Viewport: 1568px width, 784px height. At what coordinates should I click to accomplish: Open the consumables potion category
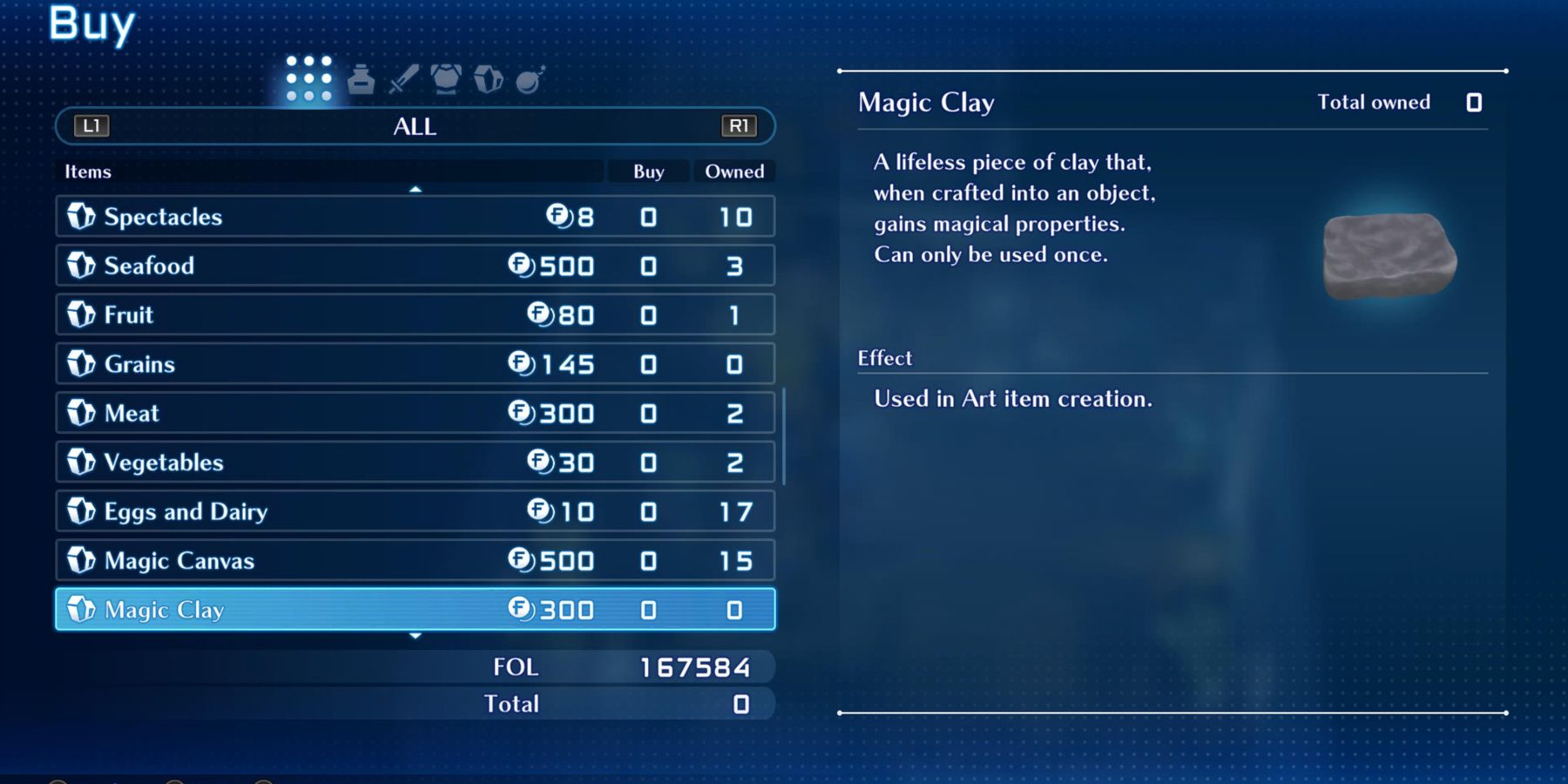tap(360, 78)
